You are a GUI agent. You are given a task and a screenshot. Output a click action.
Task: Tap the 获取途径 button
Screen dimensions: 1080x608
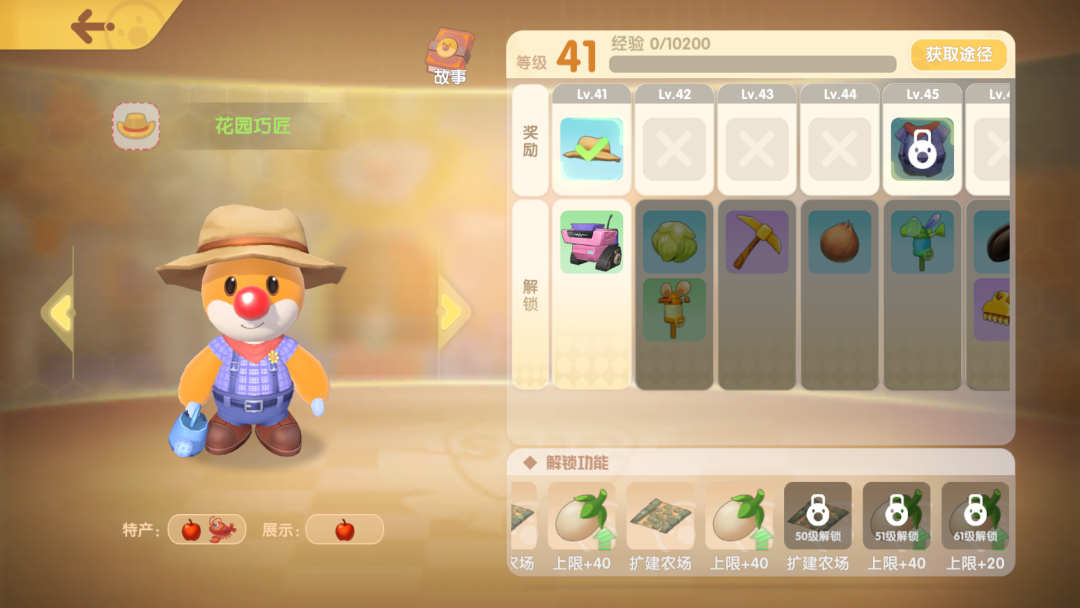pos(958,55)
